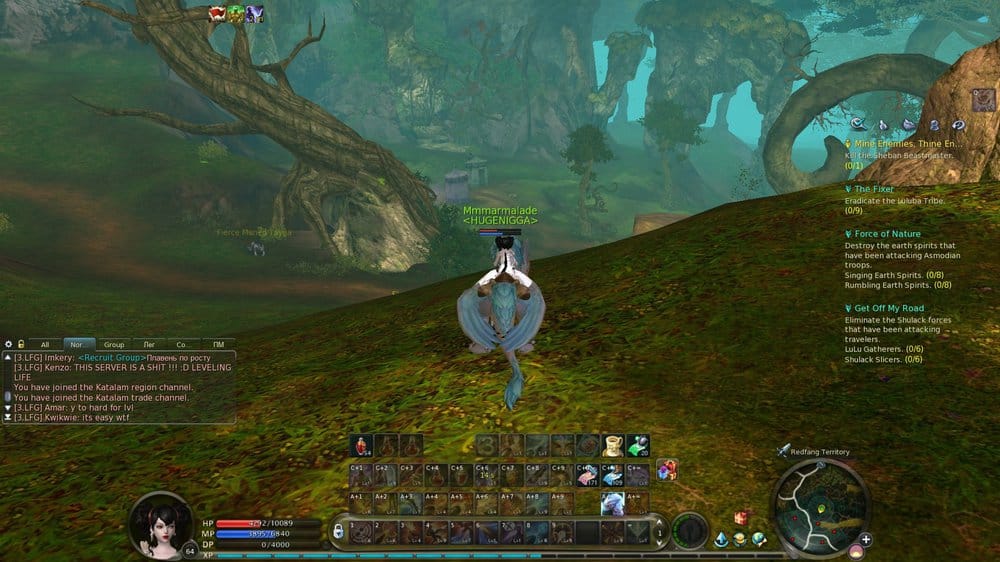This screenshot has height=562, width=1000.
Task: Select the ПМ chat tab
Action: point(218,344)
